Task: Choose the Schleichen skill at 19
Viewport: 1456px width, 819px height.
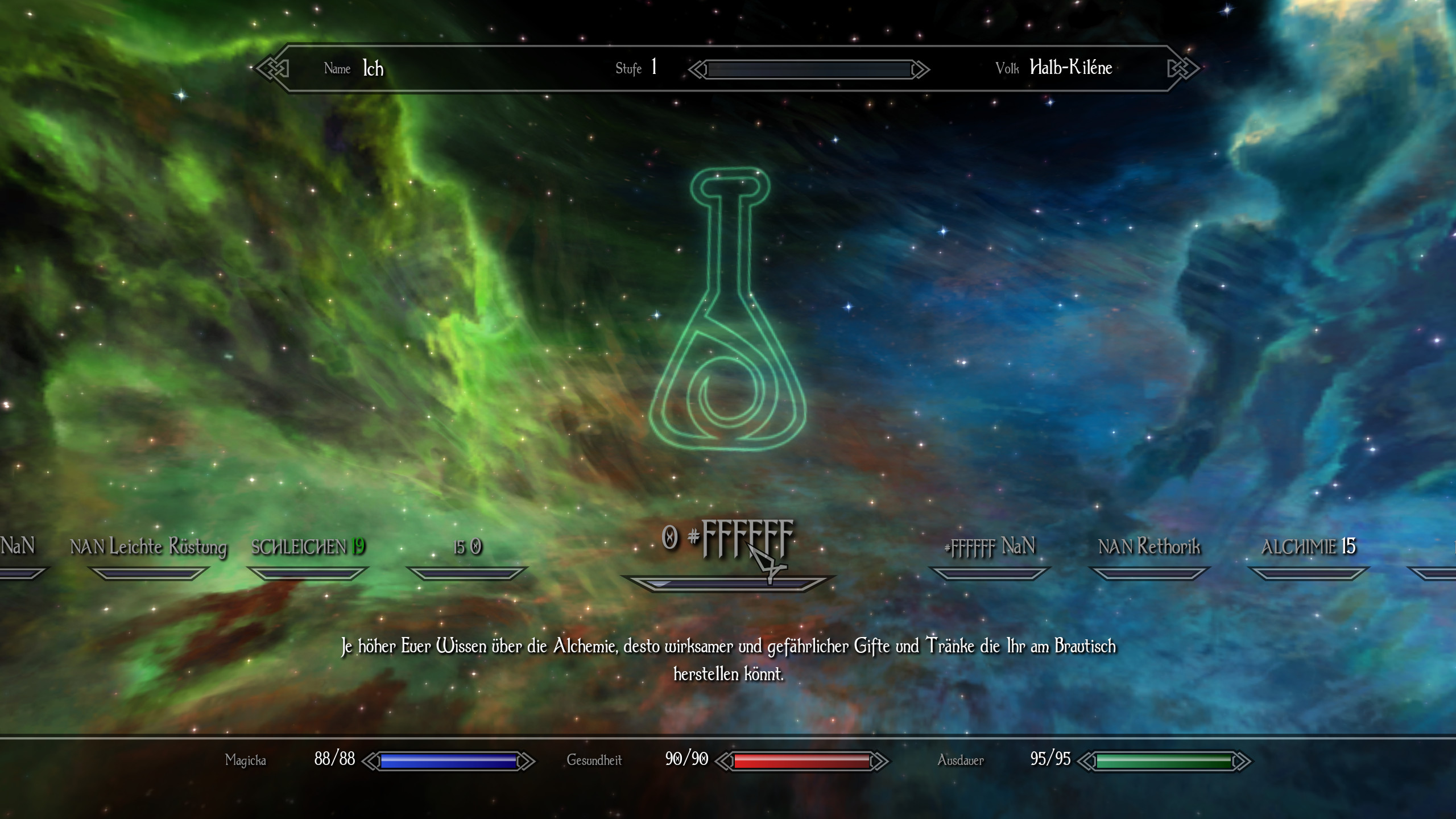Action: point(308,547)
